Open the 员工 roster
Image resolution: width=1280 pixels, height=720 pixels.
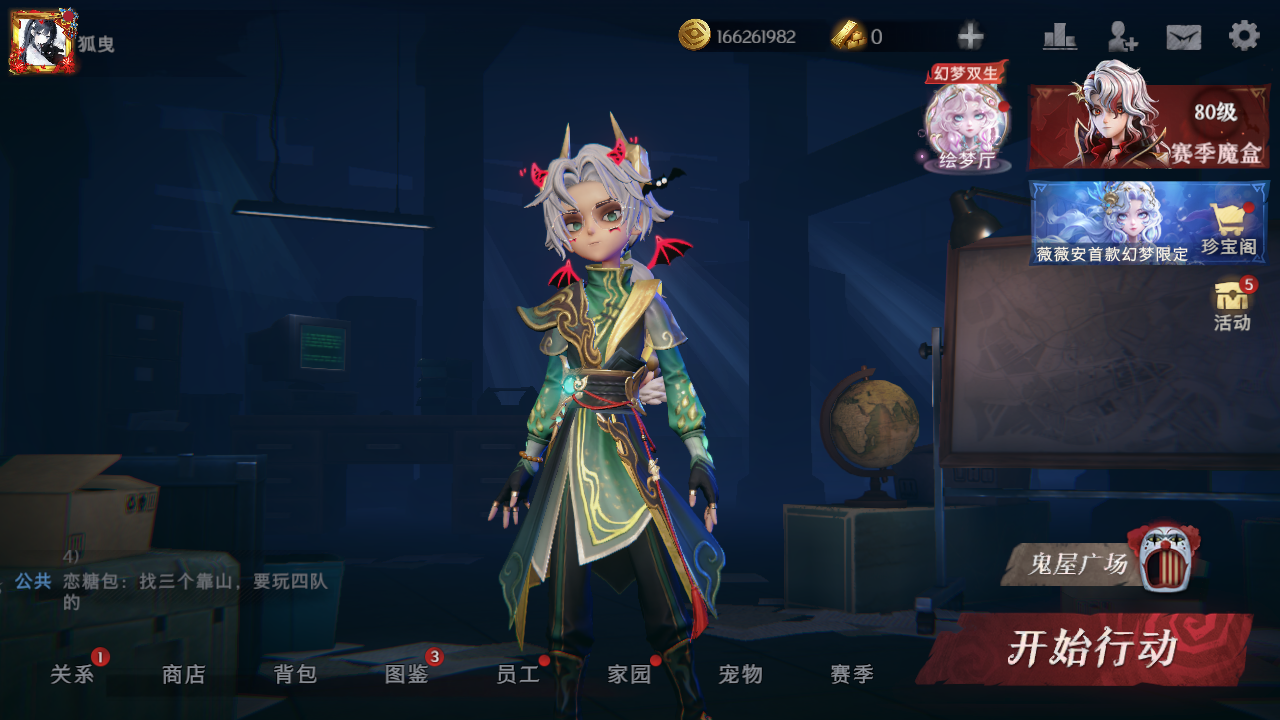(518, 674)
